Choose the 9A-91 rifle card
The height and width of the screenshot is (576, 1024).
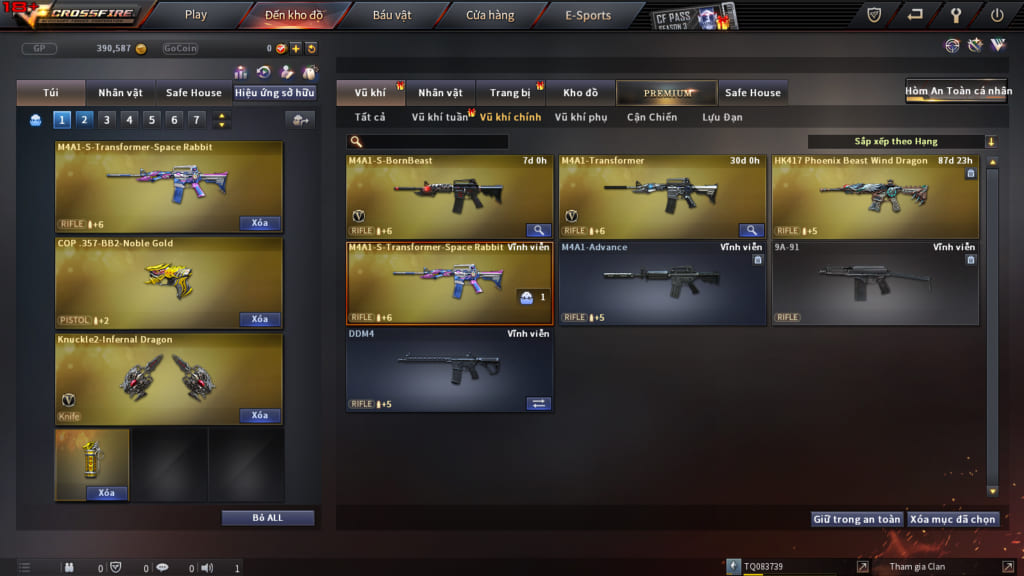coord(875,283)
